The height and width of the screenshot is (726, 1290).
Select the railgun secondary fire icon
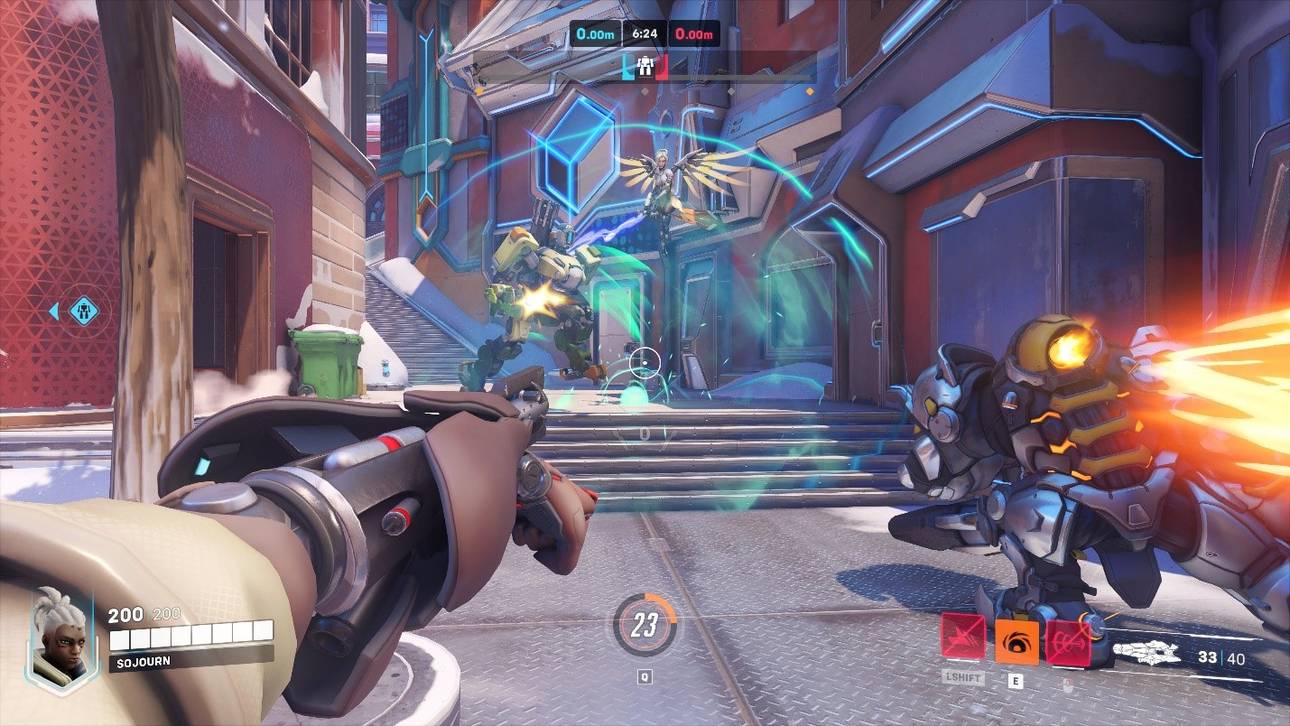pos(1067,641)
